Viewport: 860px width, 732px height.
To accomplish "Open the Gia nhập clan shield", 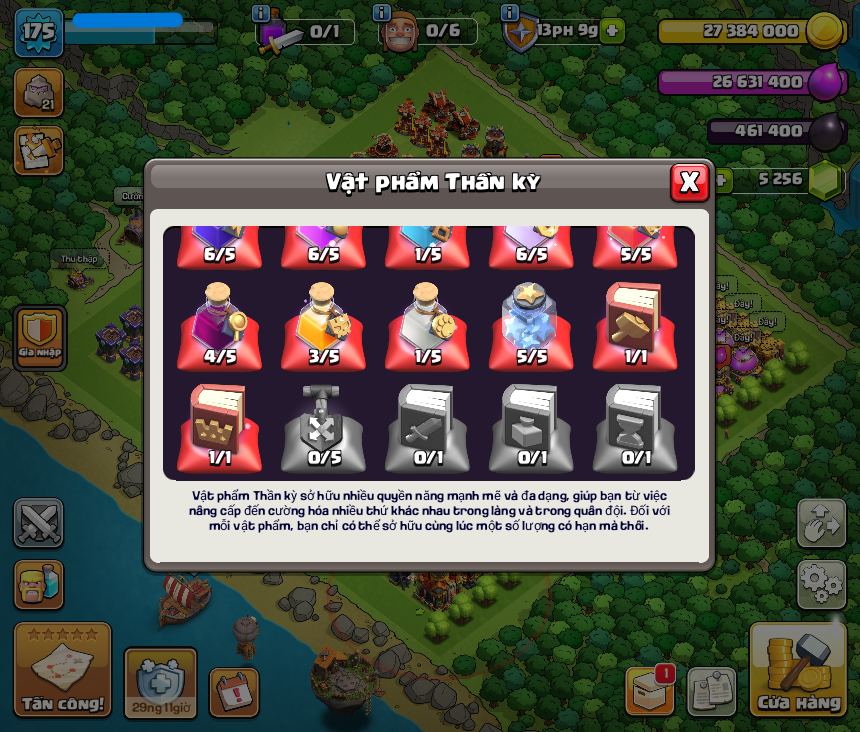I will 40,337.
